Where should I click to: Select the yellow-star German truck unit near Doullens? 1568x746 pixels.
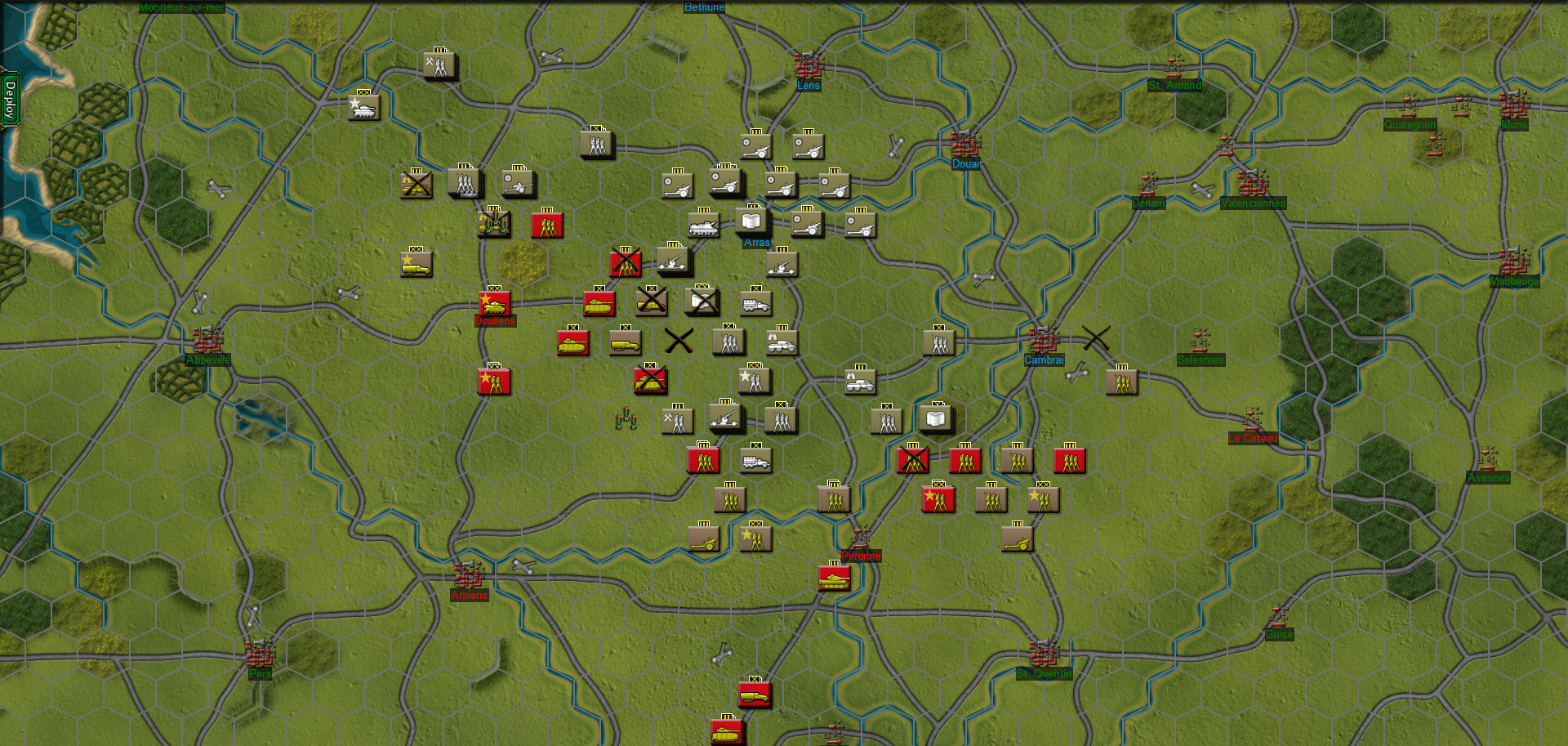tap(416, 262)
